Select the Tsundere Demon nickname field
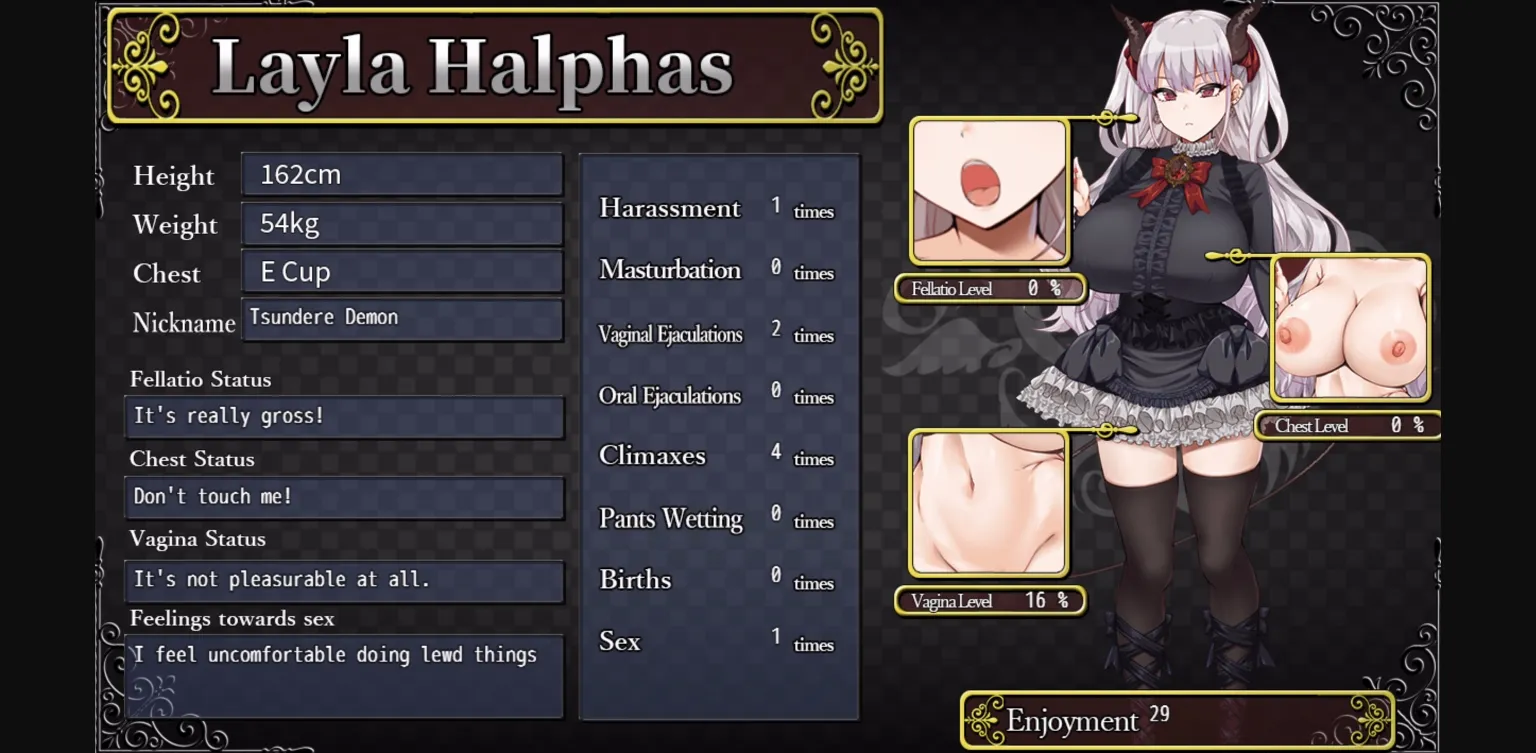 (x=402, y=319)
